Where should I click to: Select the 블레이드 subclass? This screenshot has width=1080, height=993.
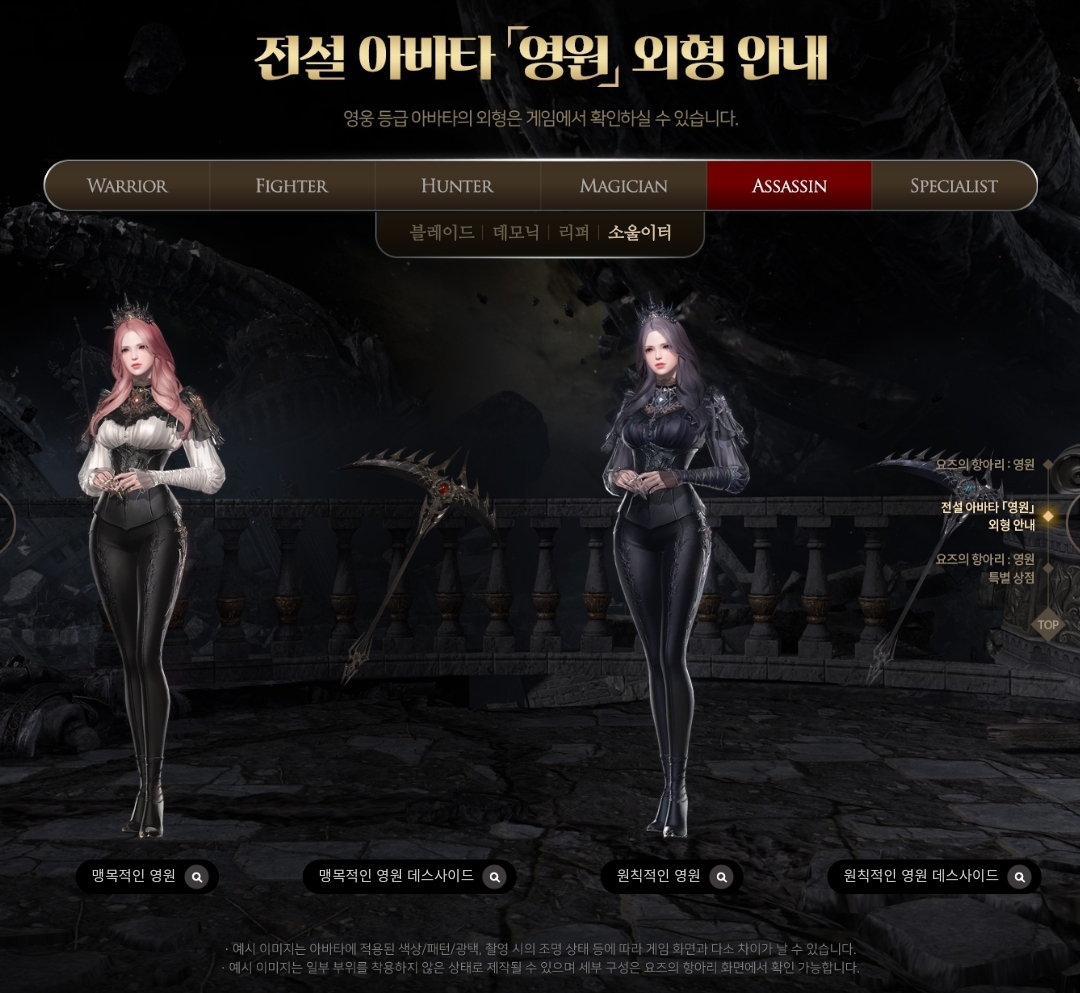tap(442, 233)
